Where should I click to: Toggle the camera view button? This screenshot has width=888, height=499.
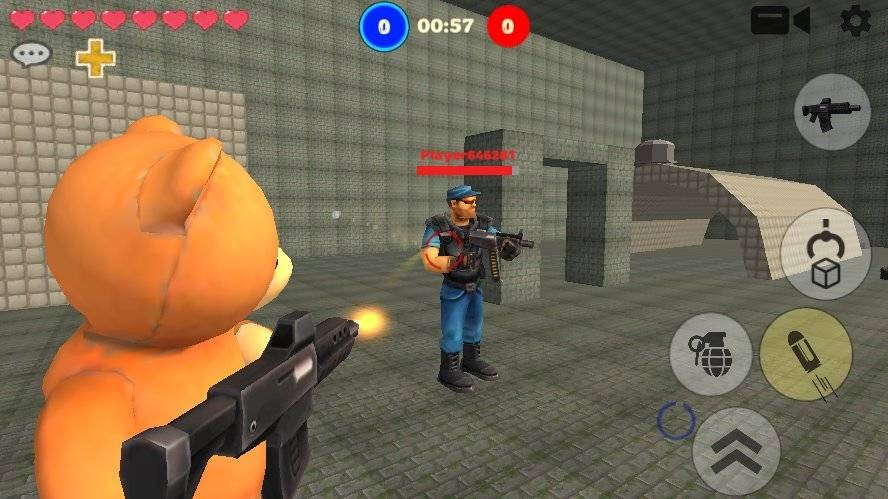click(x=780, y=21)
